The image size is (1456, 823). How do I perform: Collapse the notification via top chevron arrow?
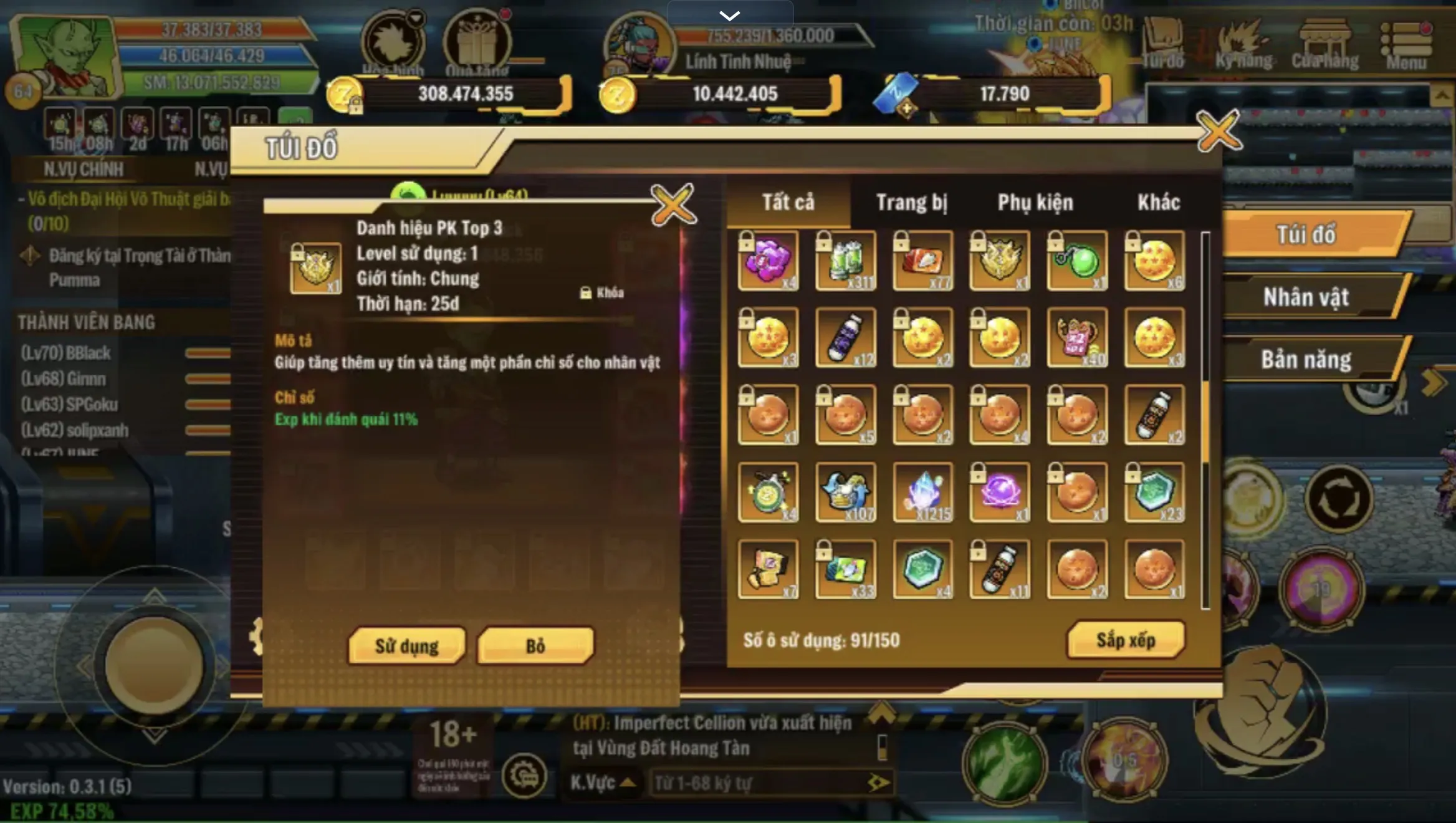[729, 14]
